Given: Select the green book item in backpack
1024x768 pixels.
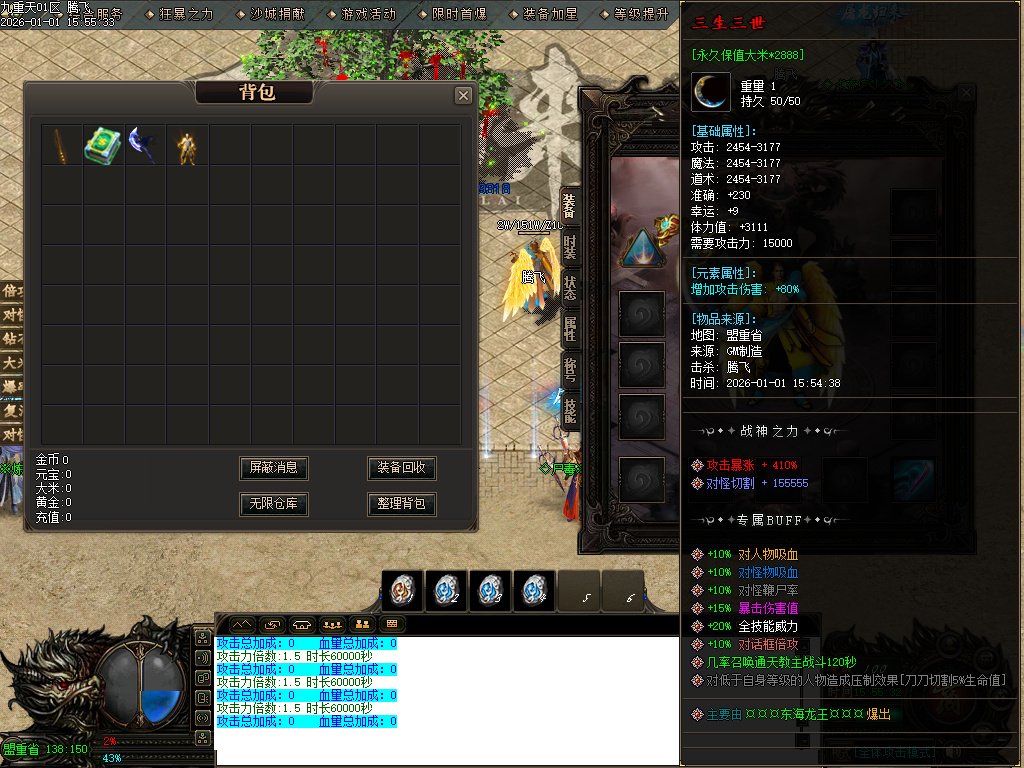Looking at the screenshot, I should tap(102, 145).
